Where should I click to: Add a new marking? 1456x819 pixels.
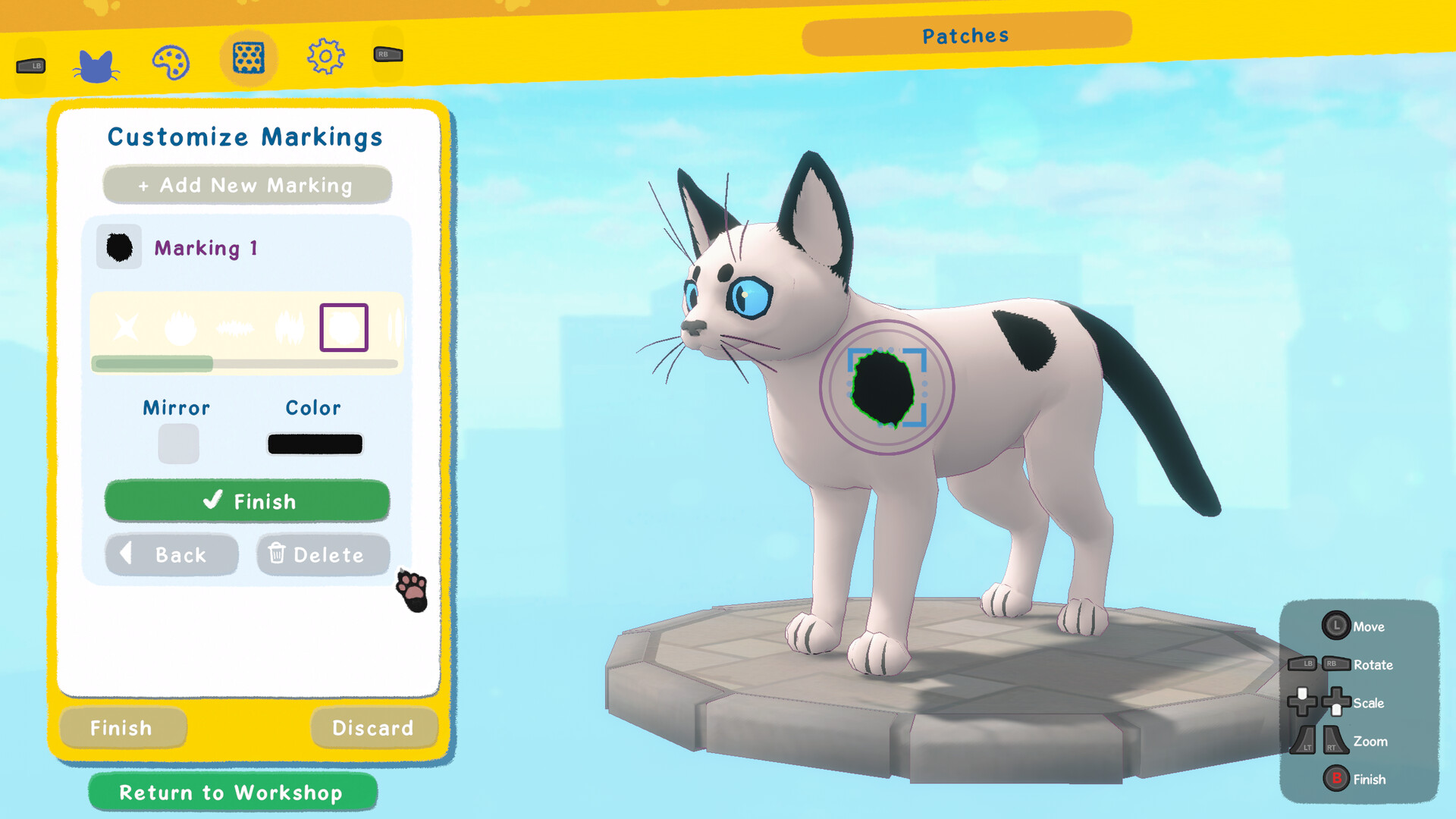pos(247,185)
